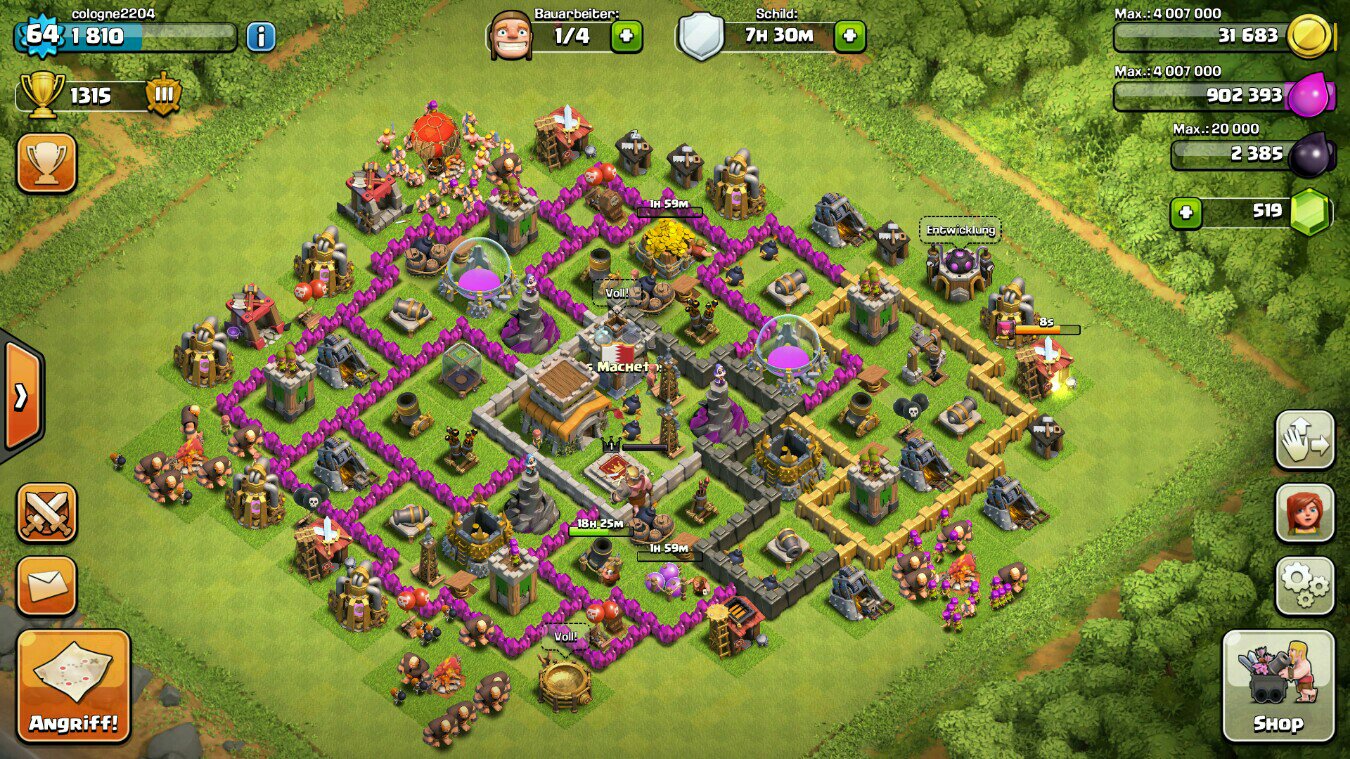The height and width of the screenshot is (759, 1350).
Task: Open the gear settings menu
Action: click(1305, 586)
